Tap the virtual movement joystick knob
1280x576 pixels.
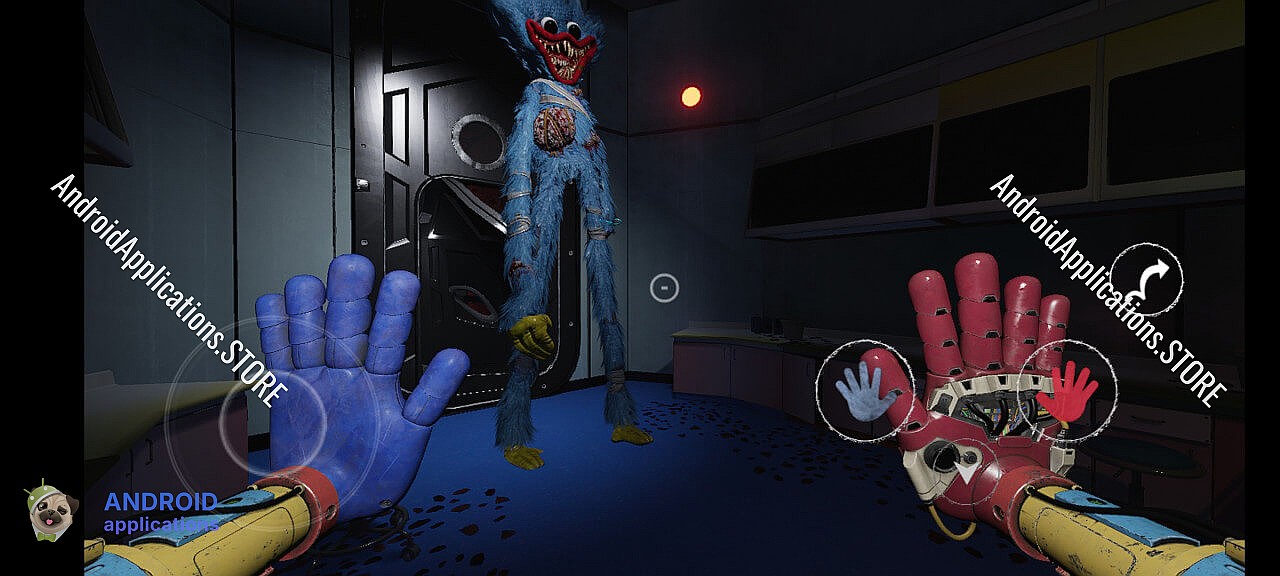click(272, 421)
